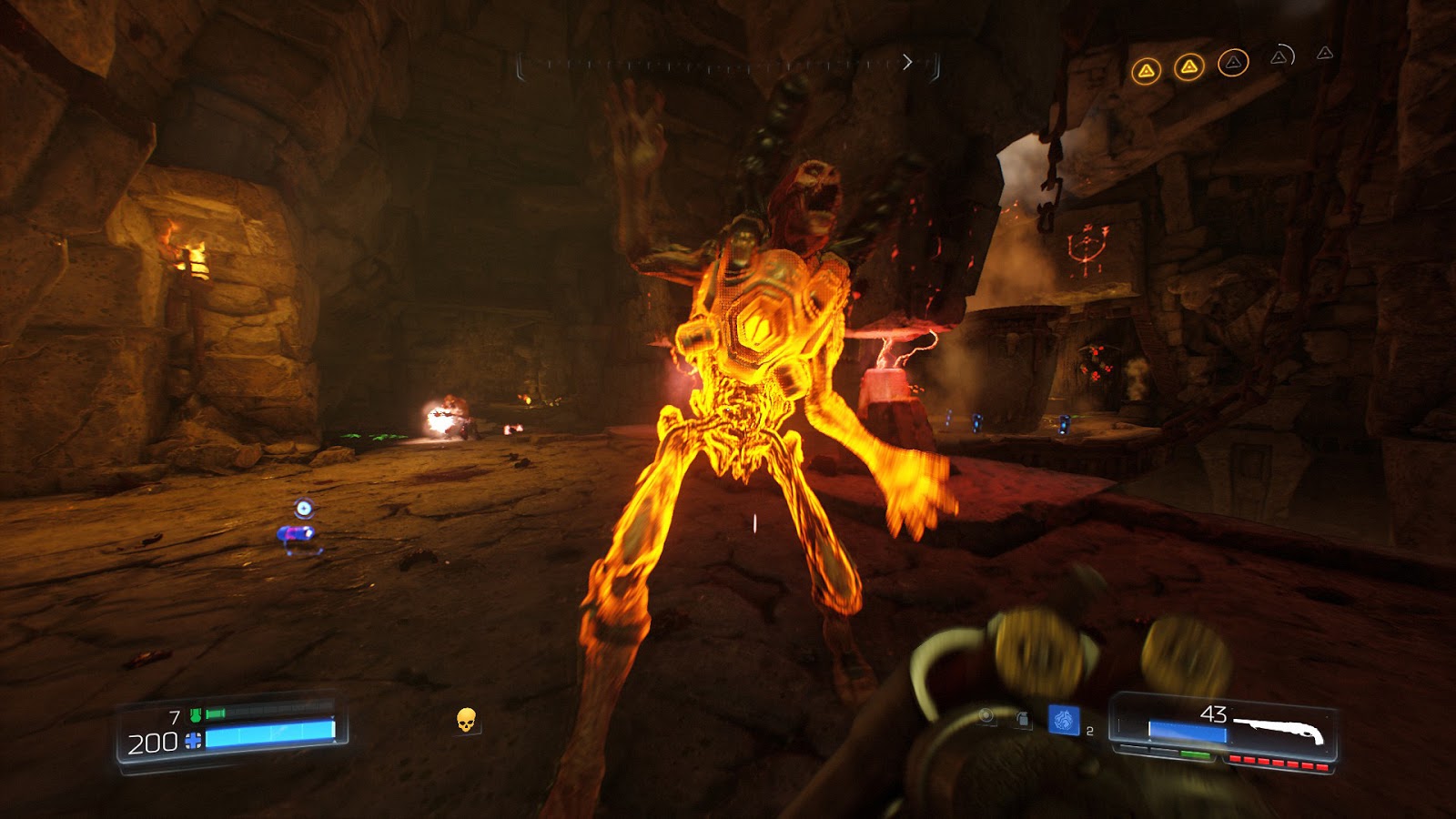Select the dimmed circular hologram equipment icon
The height and width of the screenshot is (819, 1456).
[986, 718]
